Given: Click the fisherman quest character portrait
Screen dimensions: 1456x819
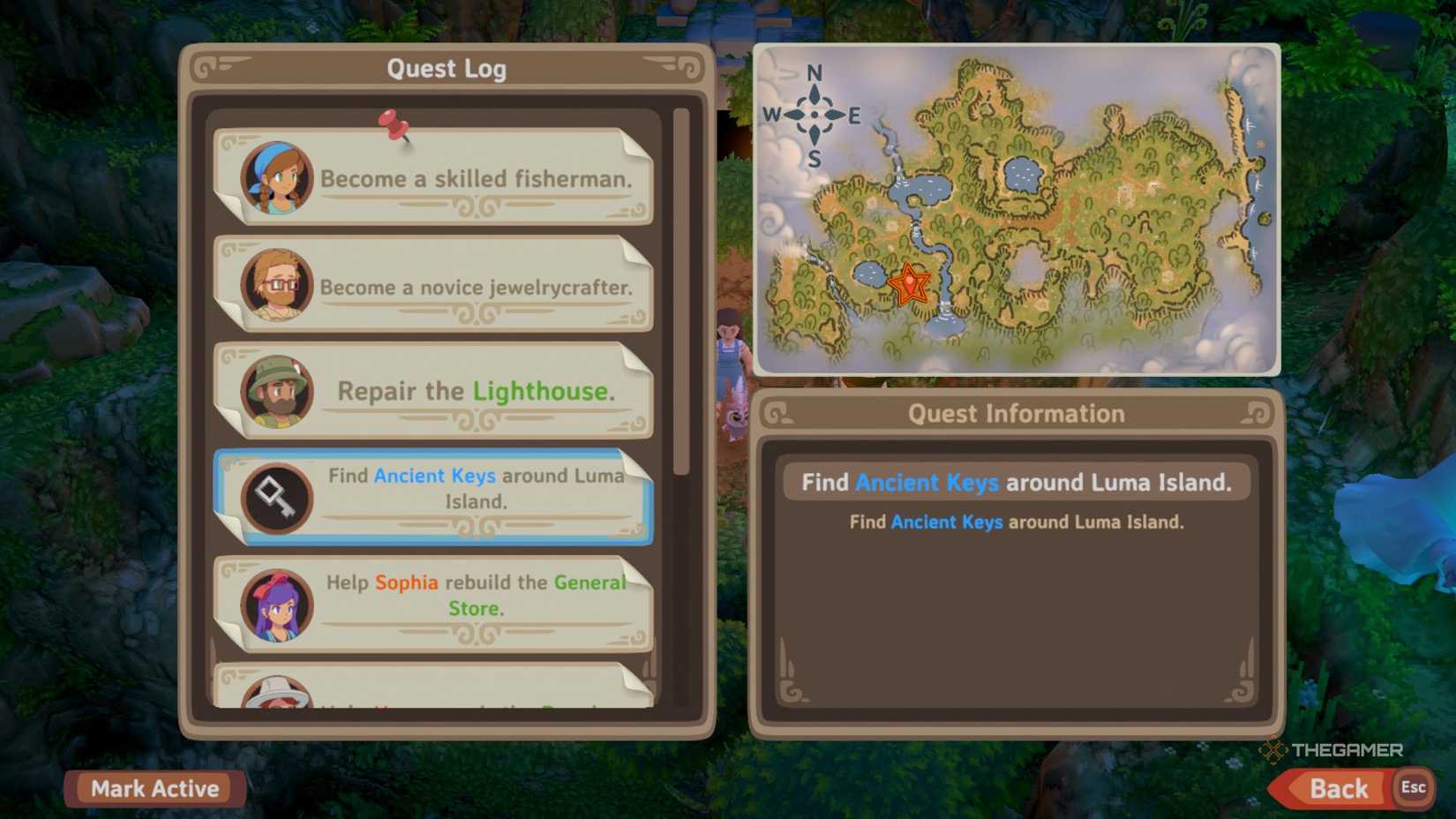Looking at the screenshot, I should point(275,176).
